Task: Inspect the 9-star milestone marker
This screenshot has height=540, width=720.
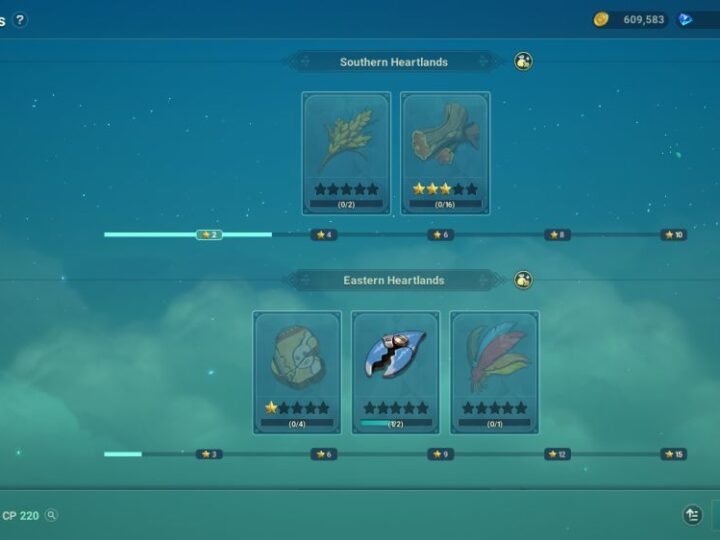Action: 440,454
